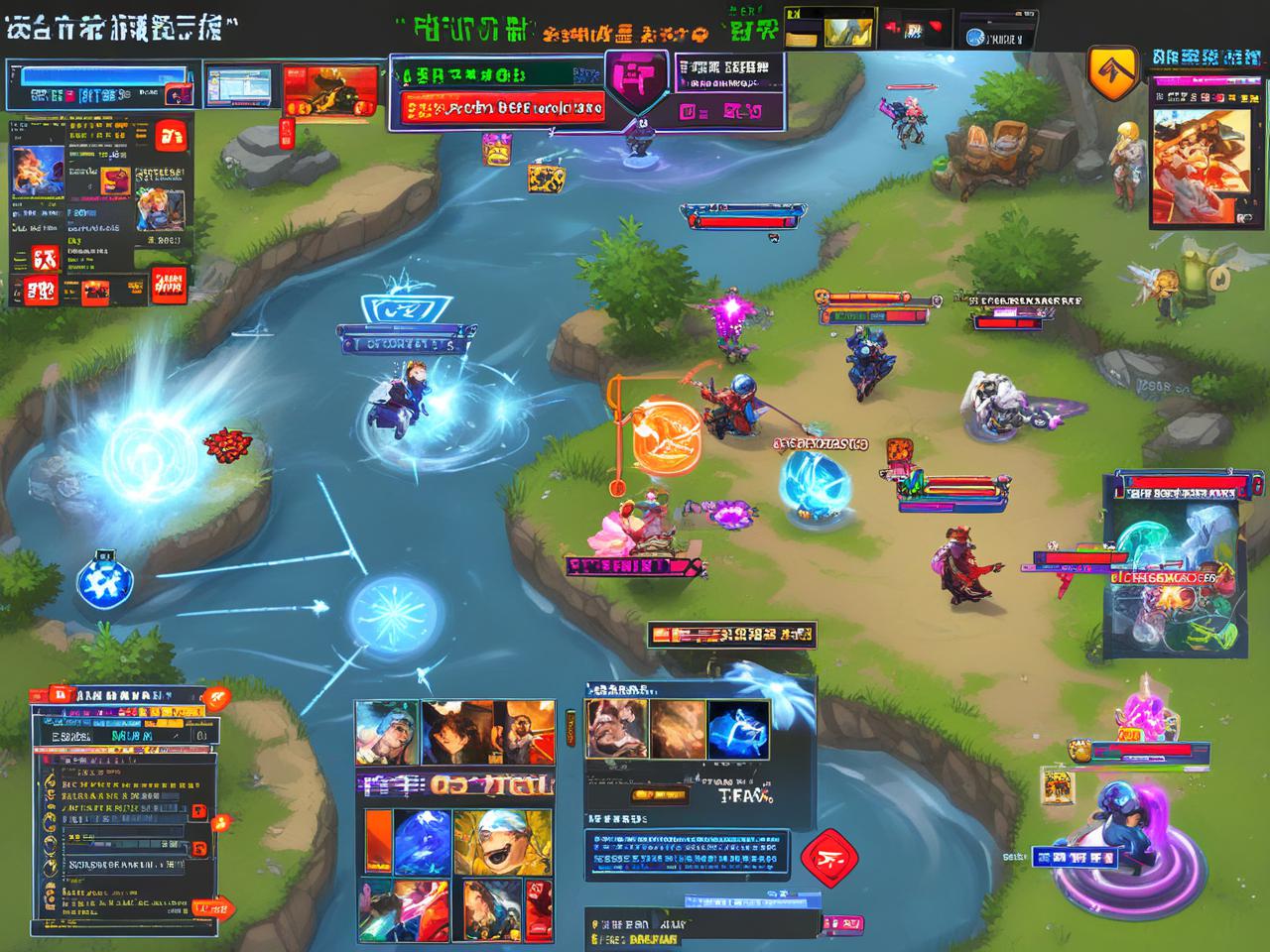Viewport: 1270px width, 952px height.
Task: Open the large orange warrior portrait card
Action: (1200, 165)
